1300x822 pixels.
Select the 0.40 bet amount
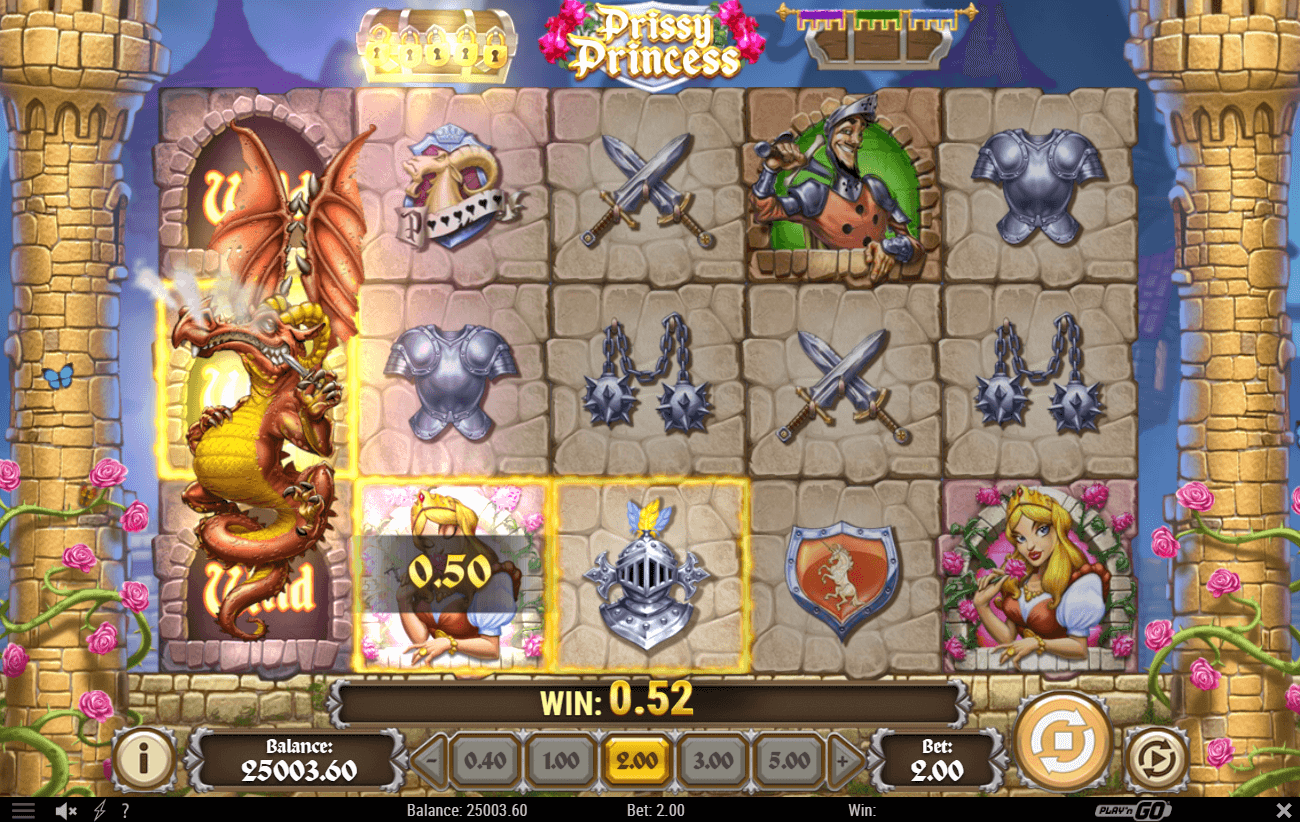pos(485,760)
